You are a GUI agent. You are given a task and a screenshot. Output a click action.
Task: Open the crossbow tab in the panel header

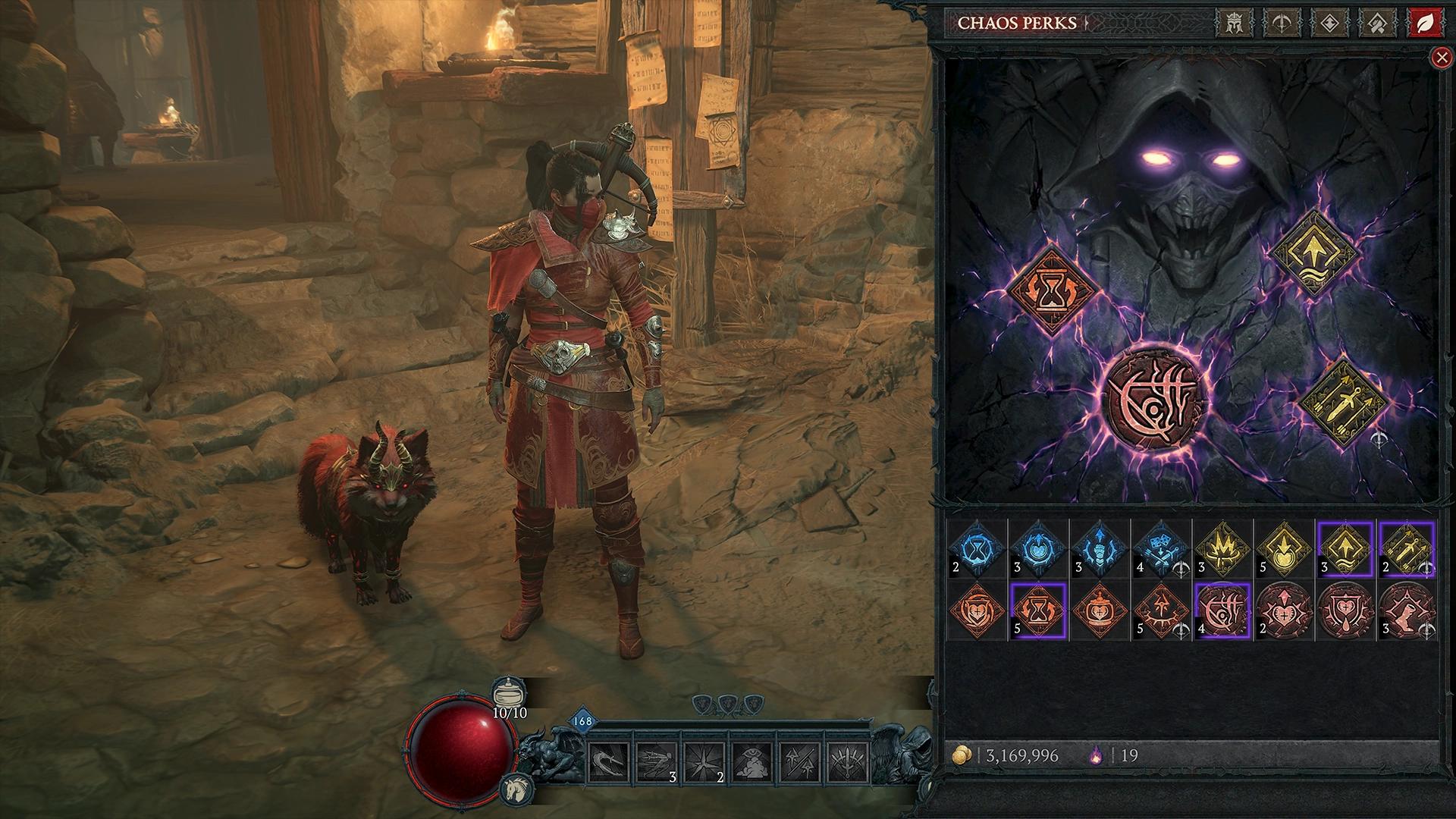click(x=1282, y=23)
